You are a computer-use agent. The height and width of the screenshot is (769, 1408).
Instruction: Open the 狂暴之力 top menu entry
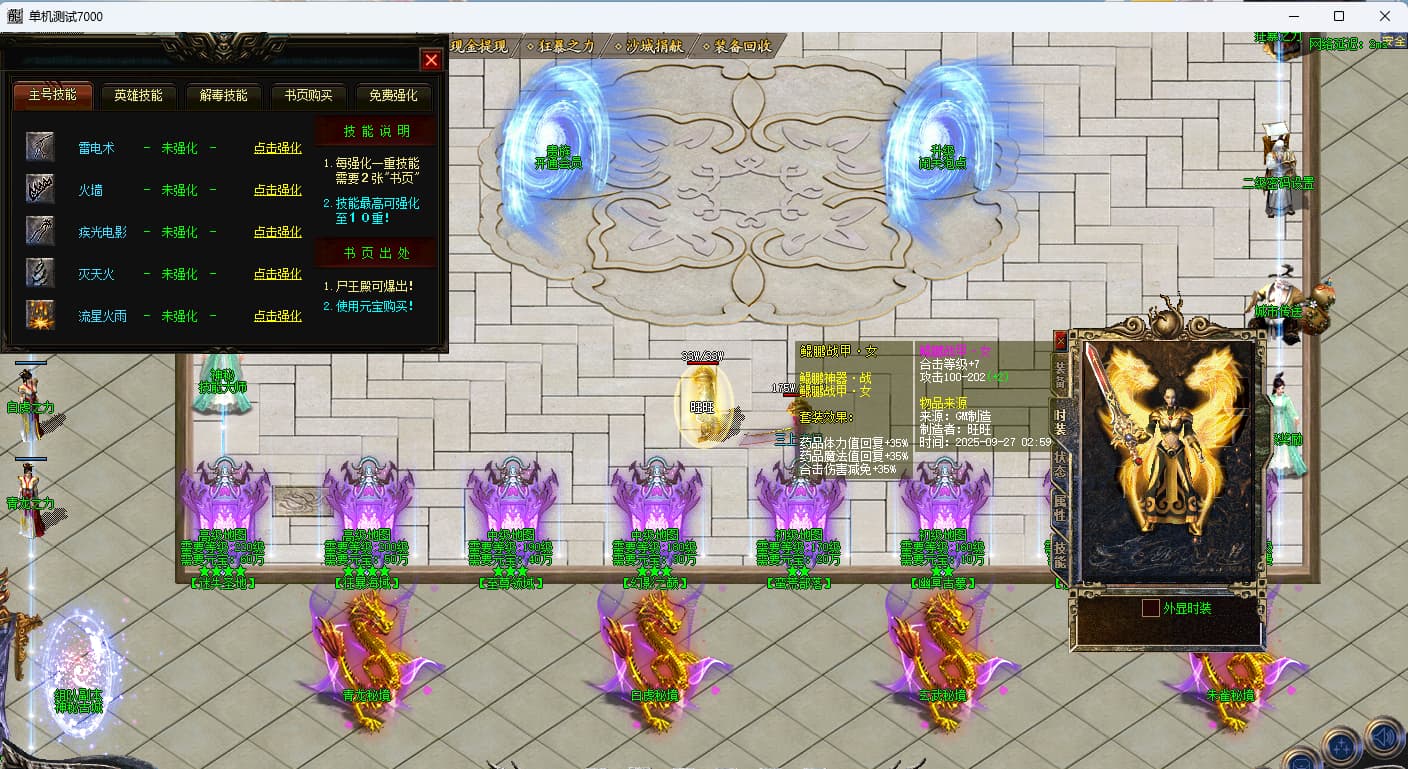[567, 46]
